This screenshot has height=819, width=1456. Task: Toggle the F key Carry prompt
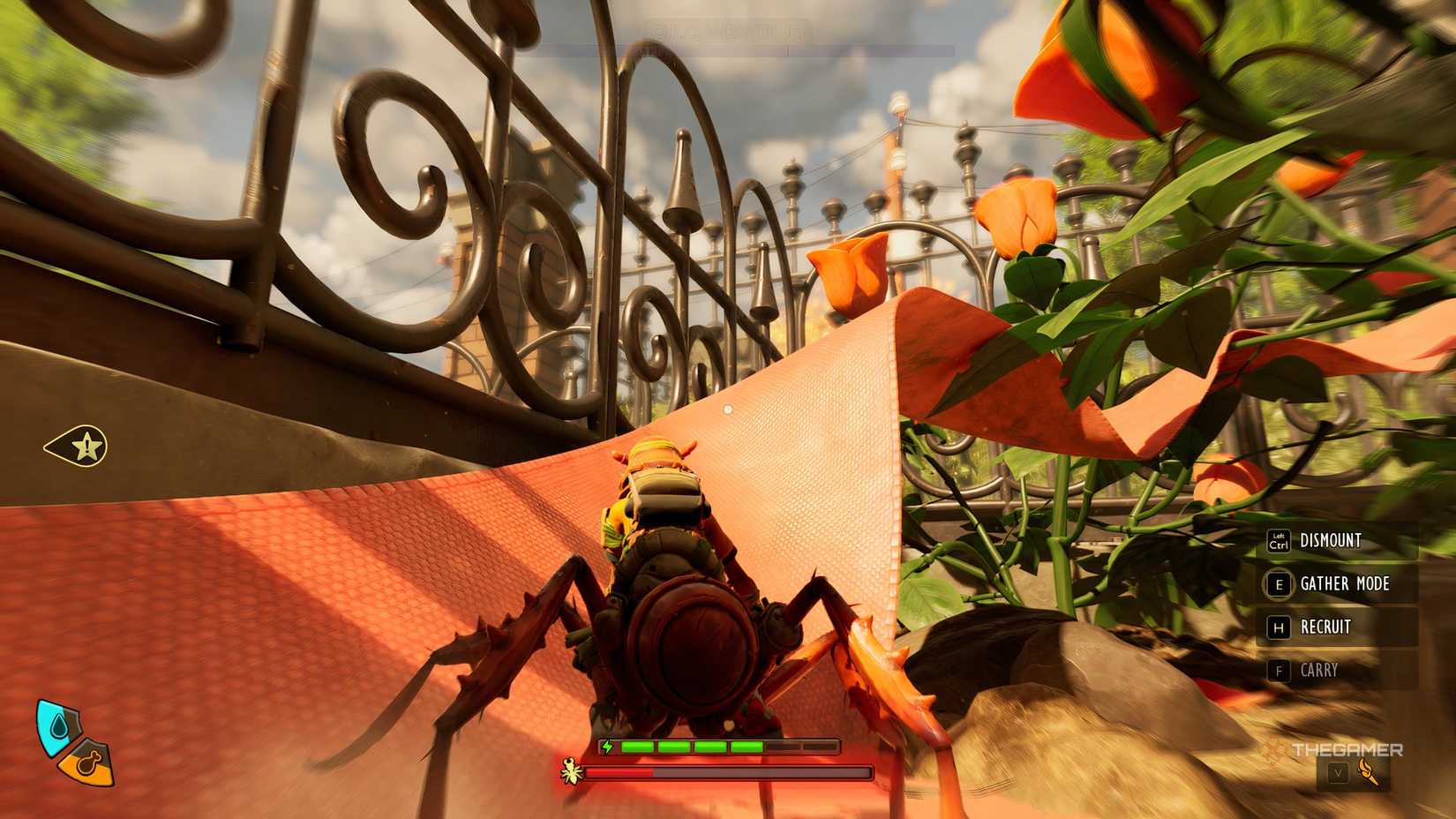1280,670
